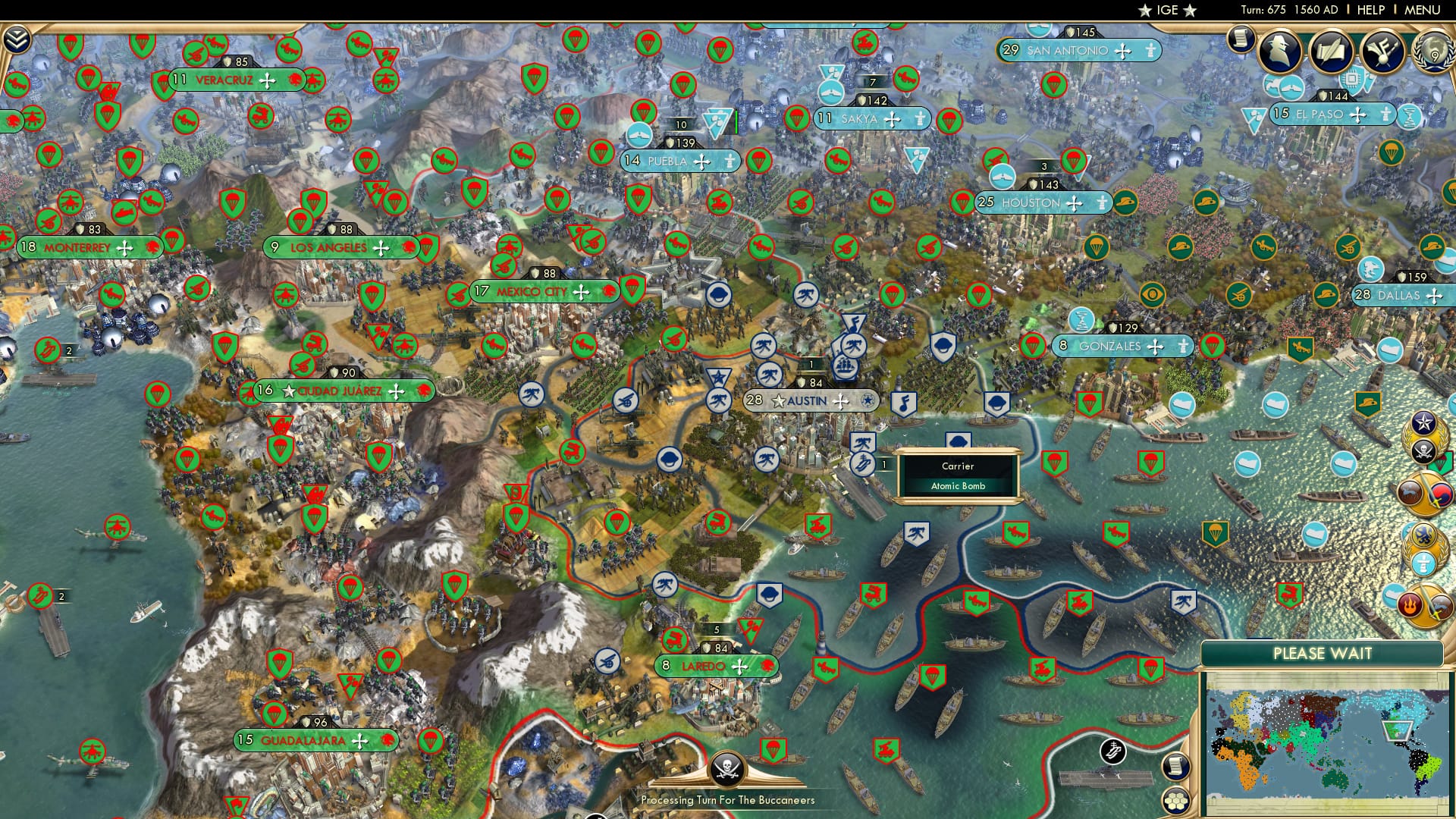The image size is (1456, 819).
Task: Open HELP from the top bar
Action: pyautogui.click(x=1370, y=11)
